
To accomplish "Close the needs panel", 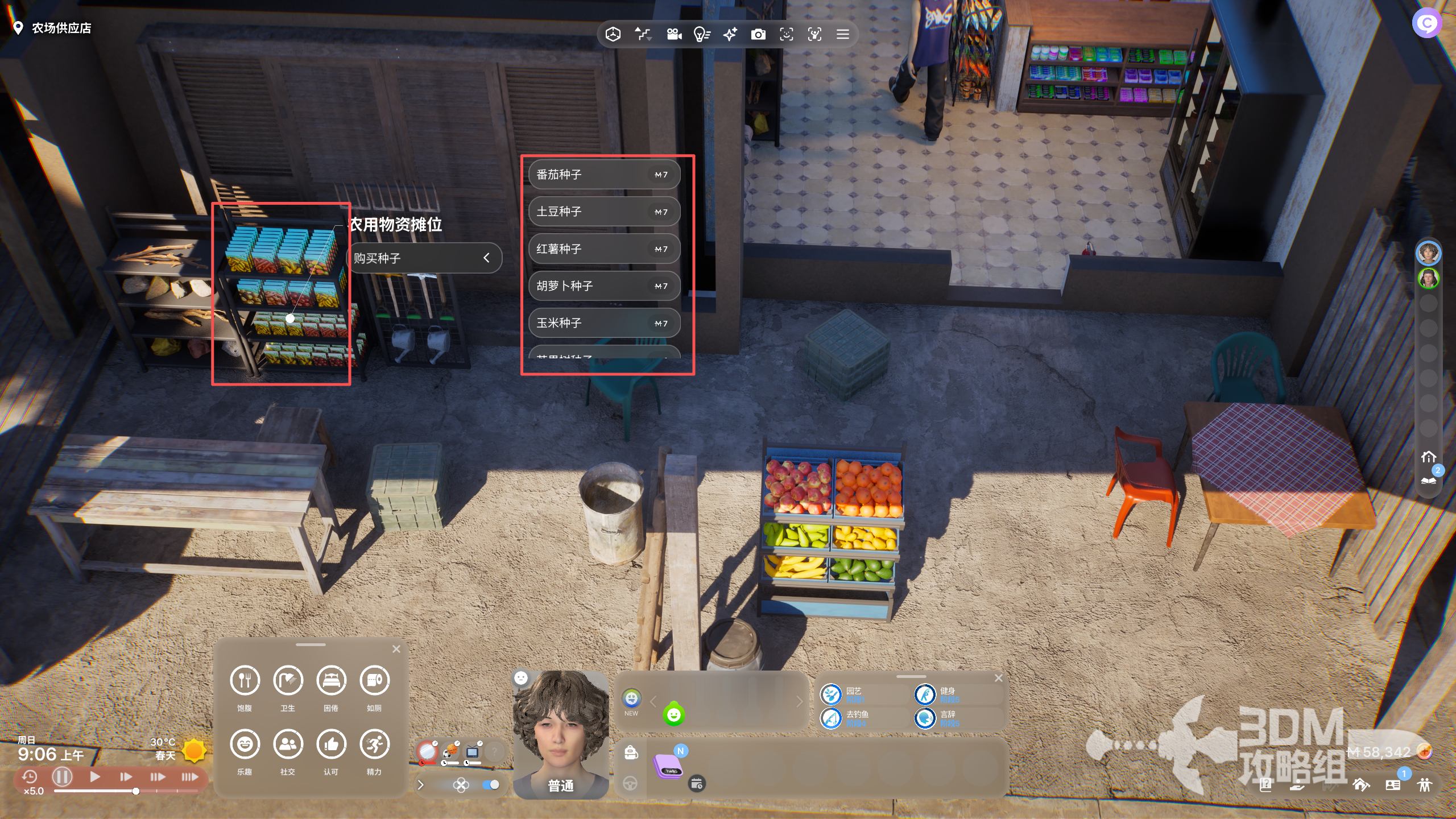I will [x=396, y=649].
